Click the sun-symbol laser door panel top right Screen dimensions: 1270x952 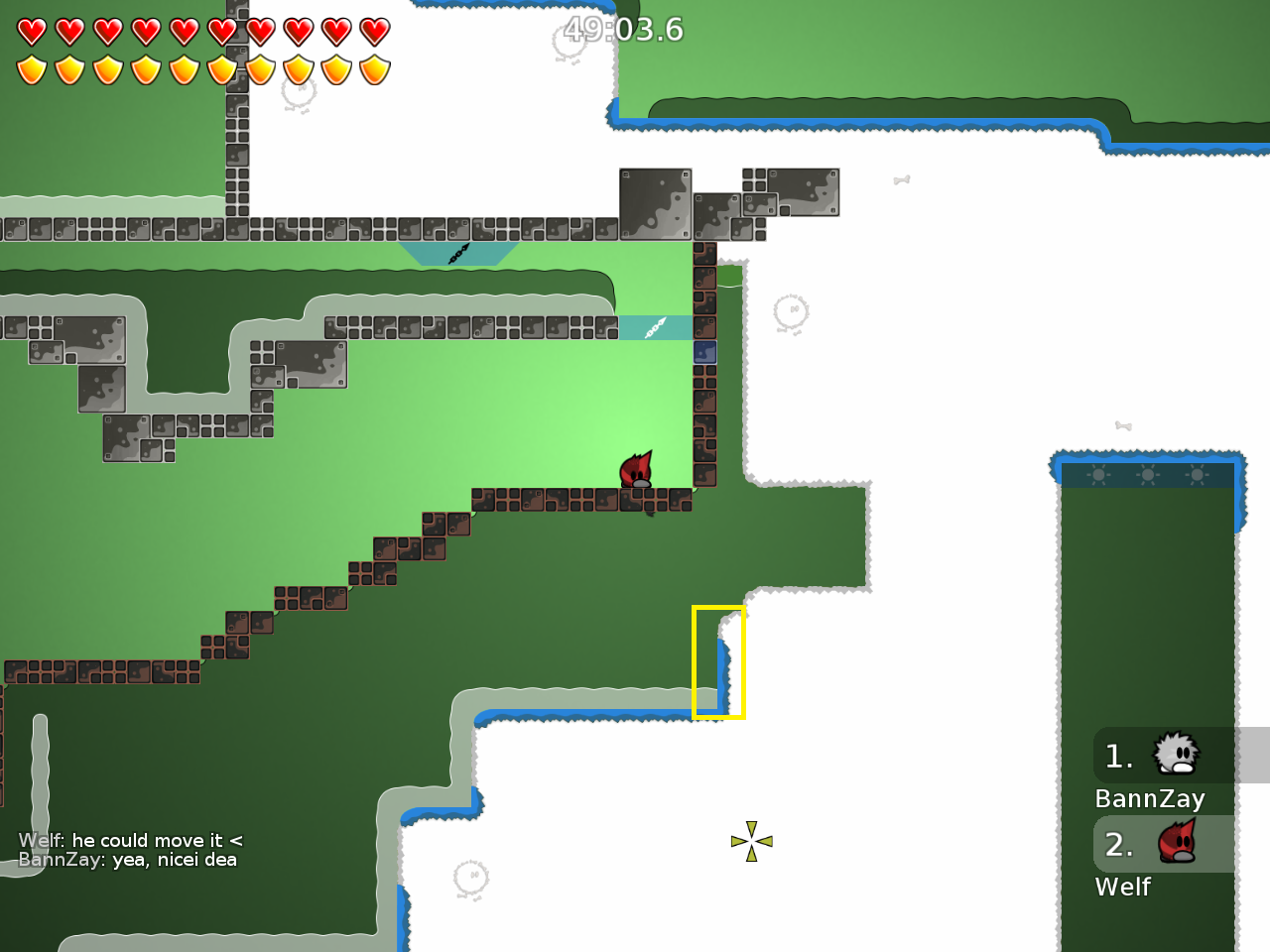tap(1149, 475)
